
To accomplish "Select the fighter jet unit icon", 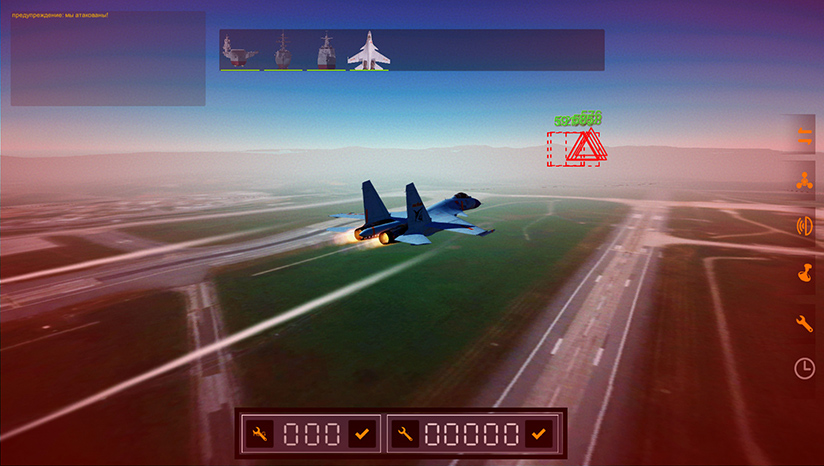I will 368,50.
